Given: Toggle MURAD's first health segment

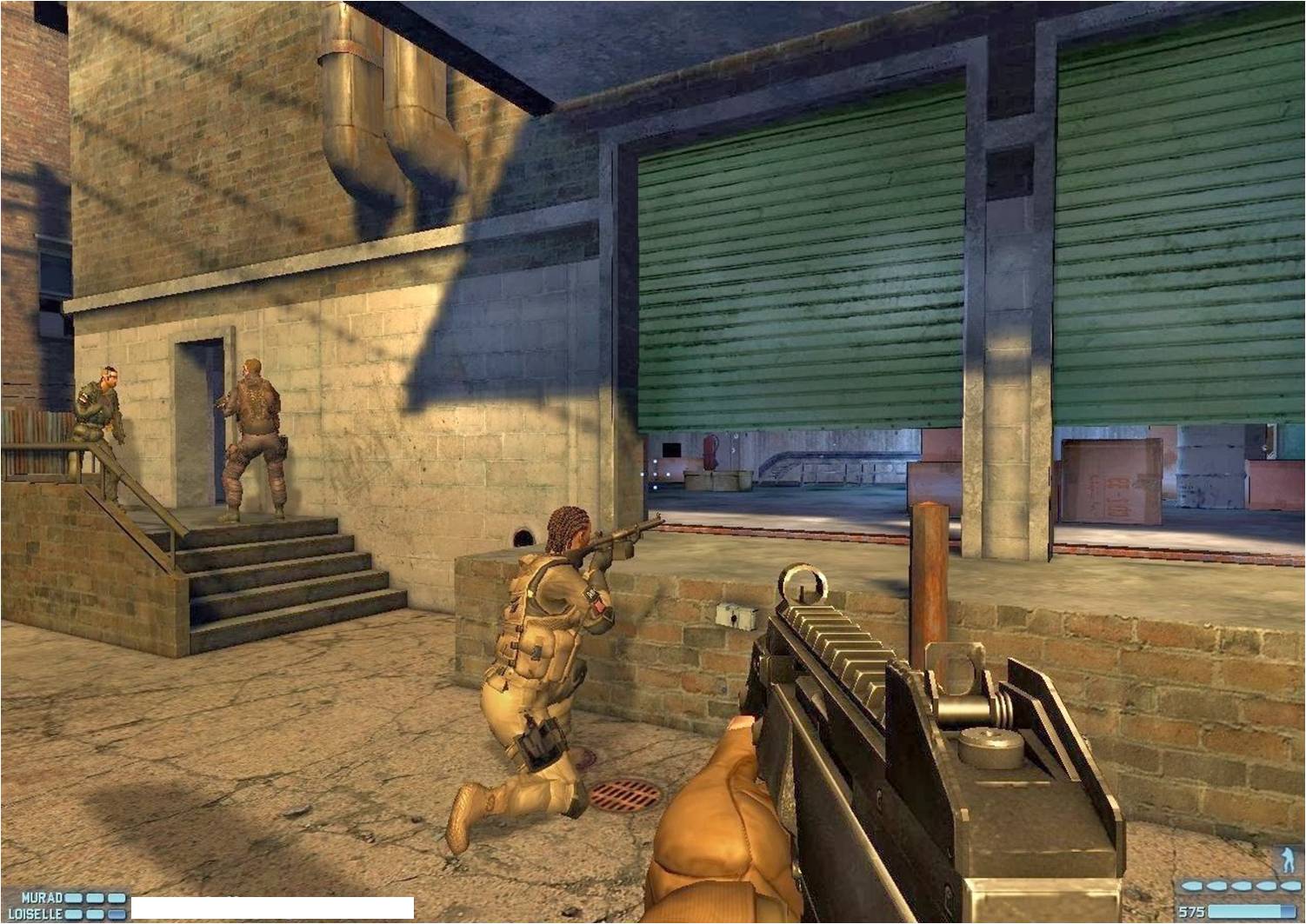Looking at the screenshot, I should point(73,897).
